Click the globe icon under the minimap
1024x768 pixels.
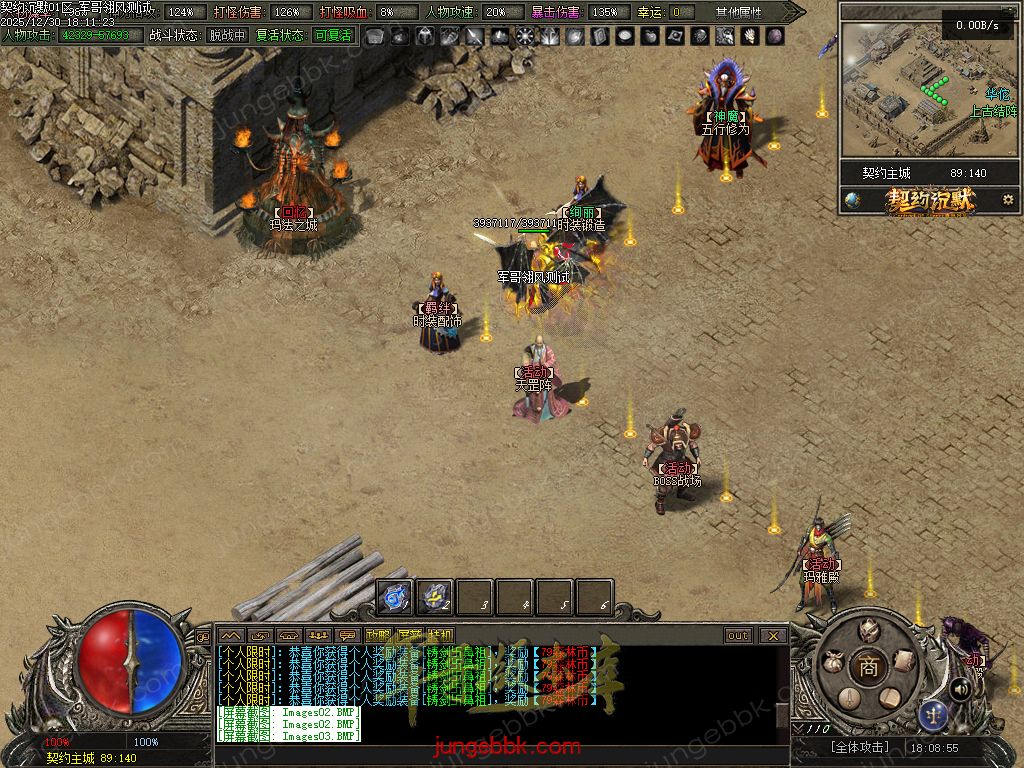click(x=852, y=200)
